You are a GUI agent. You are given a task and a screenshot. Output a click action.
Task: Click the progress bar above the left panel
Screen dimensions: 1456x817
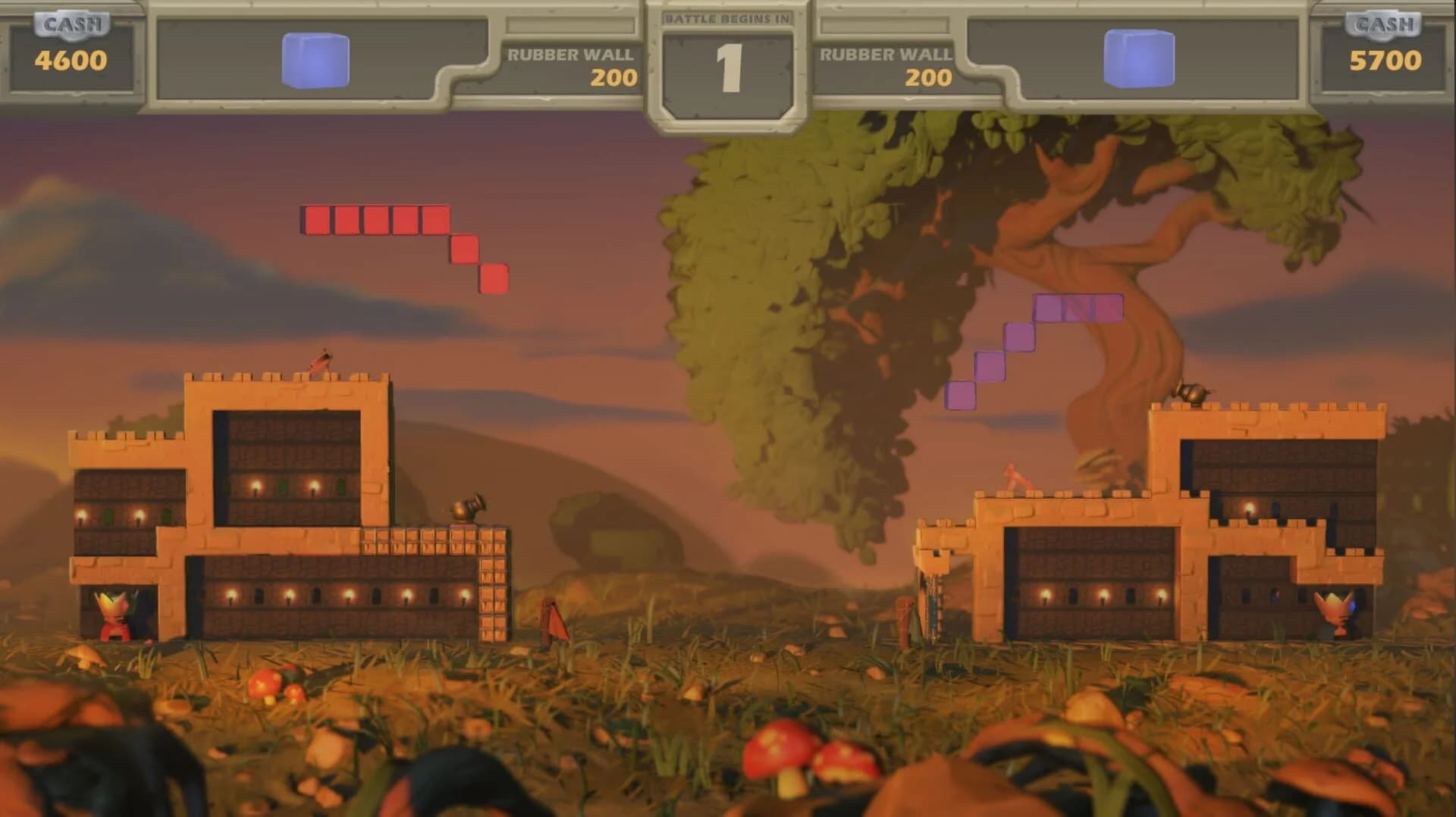[571, 25]
